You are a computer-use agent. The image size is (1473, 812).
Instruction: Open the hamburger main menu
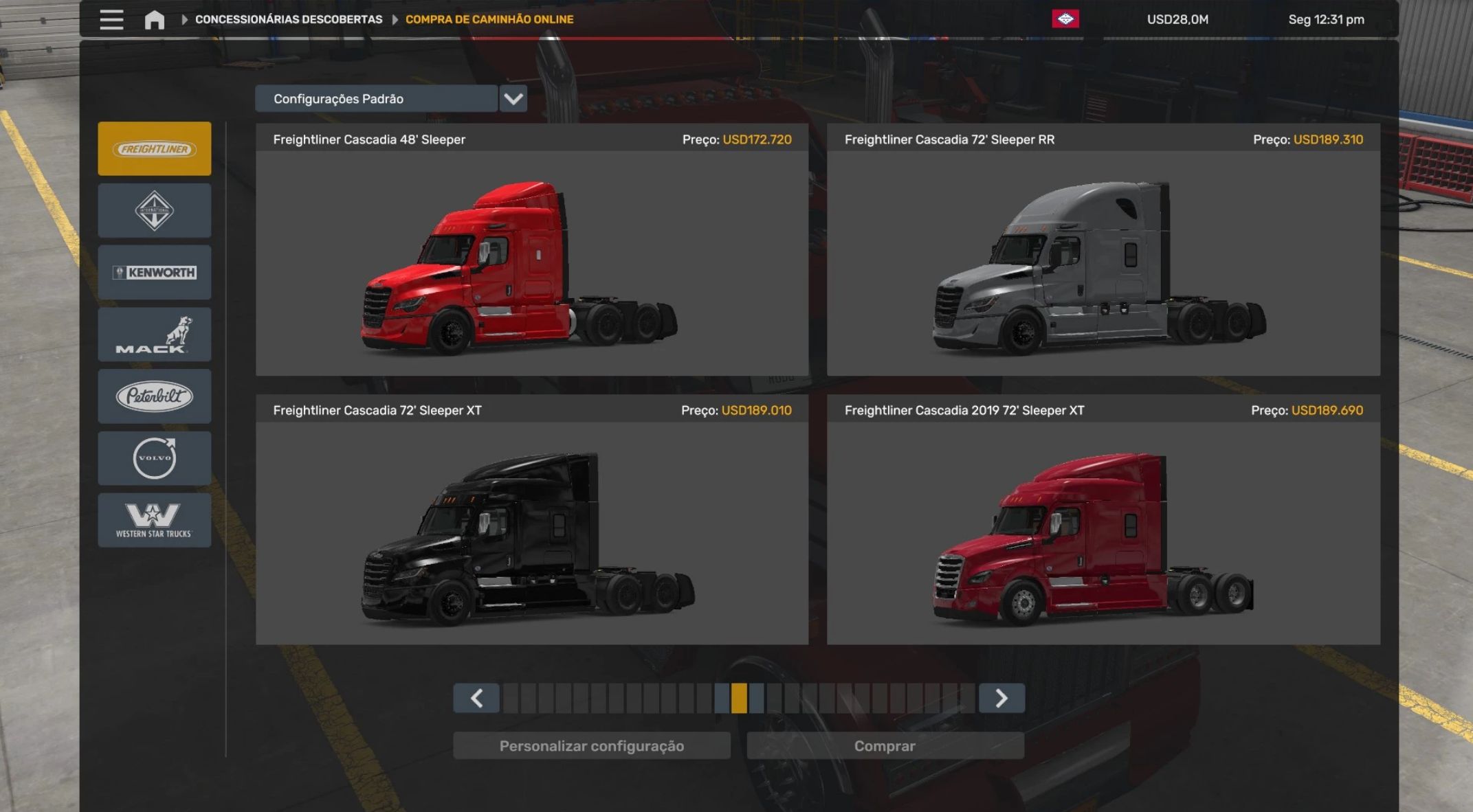(x=111, y=19)
